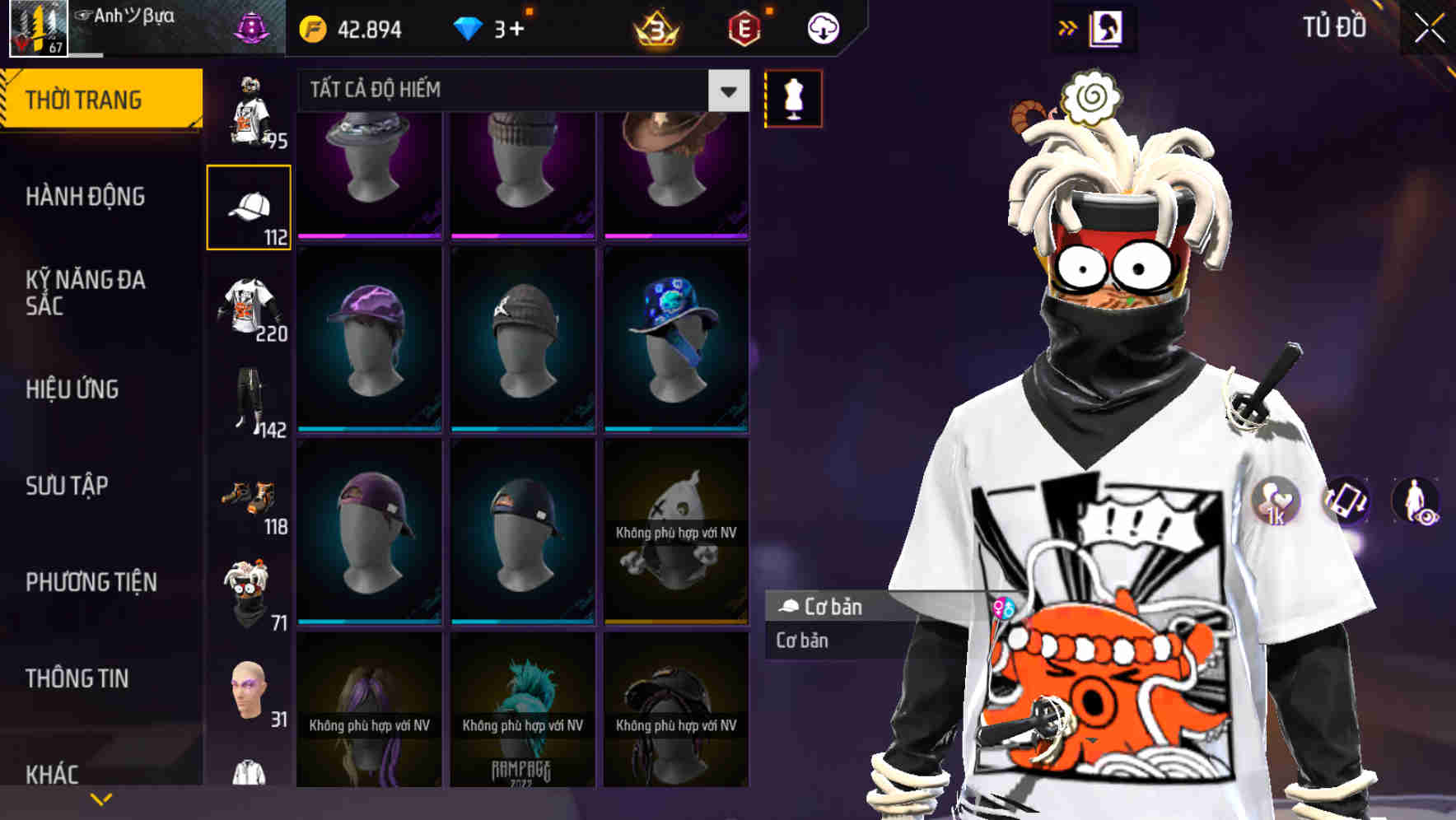This screenshot has height=820, width=1456.
Task: Select the white baseball cap category slot 112
Action: tap(250, 206)
